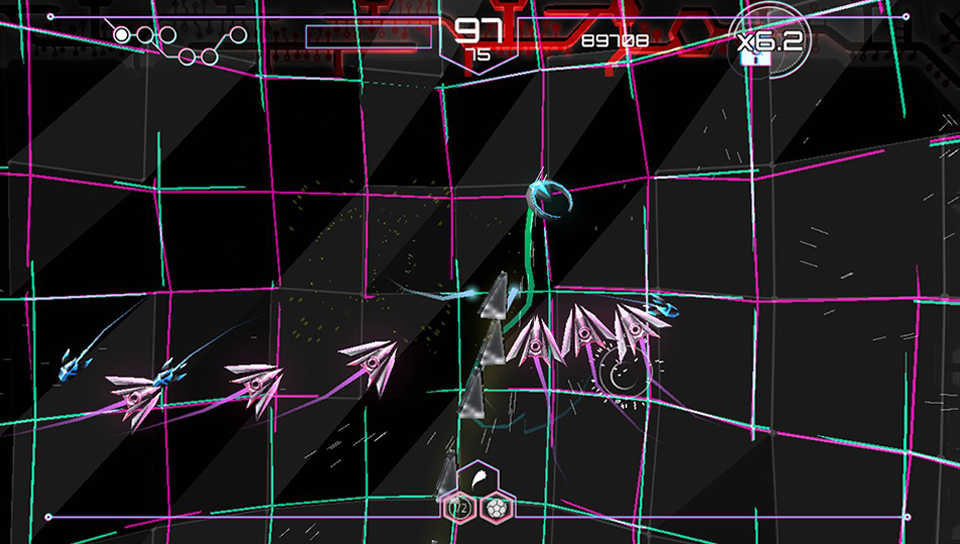Trigger the soccer-ball patterned ability hexagon

coord(499,507)
